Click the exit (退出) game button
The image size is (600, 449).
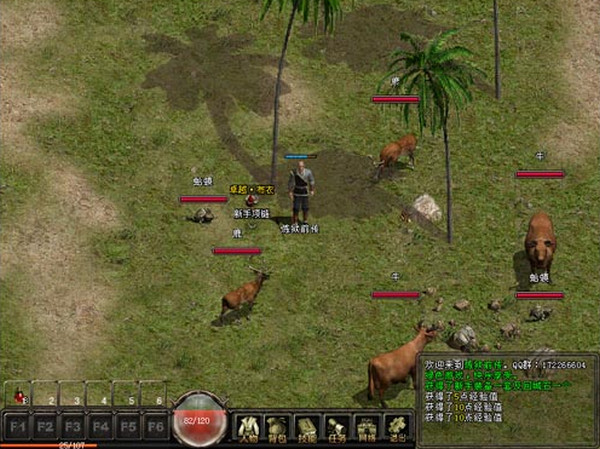pyautogui.click(x=397, y=427)
